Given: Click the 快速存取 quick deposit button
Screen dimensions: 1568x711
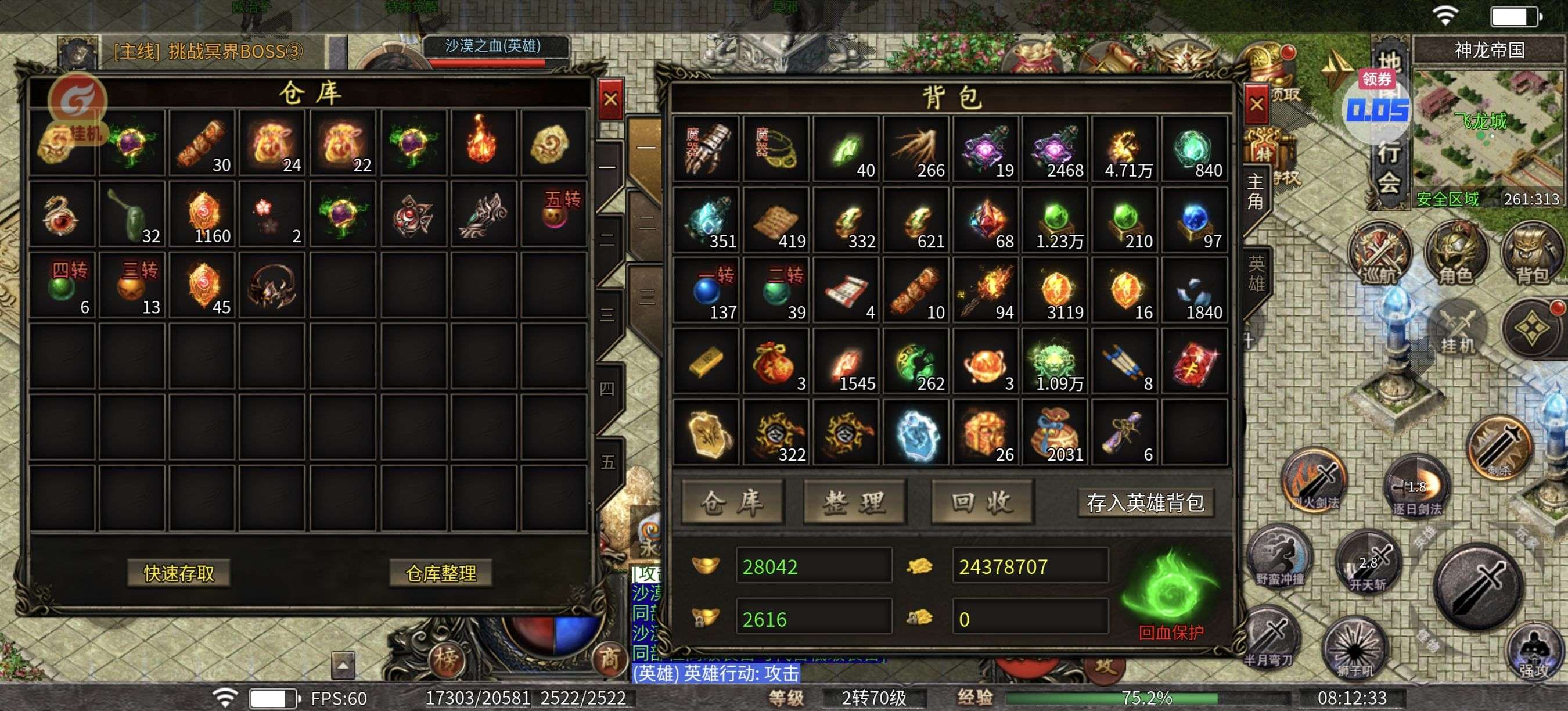Looking at the screenshot, I should [179, 573].
